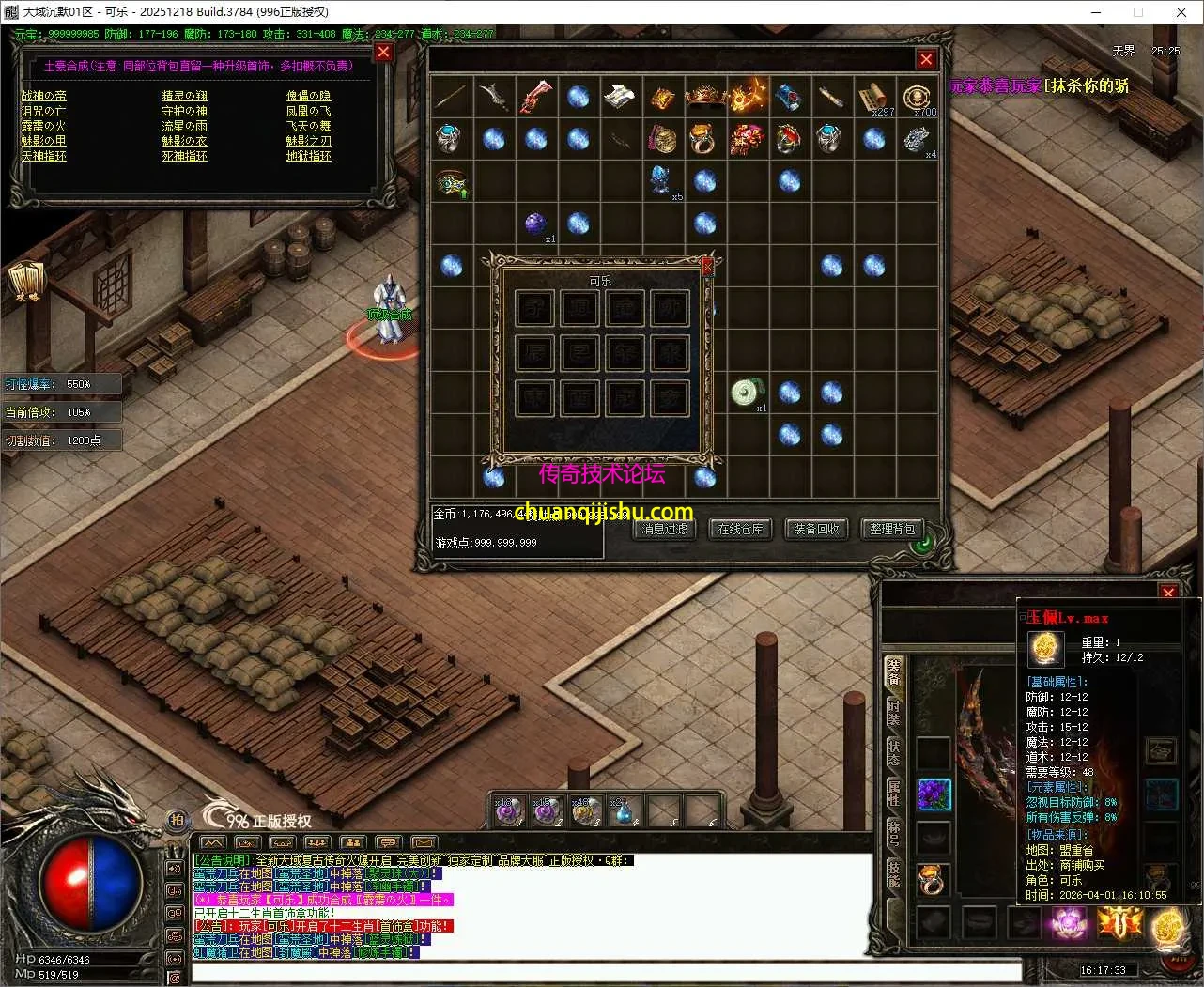Click the 装备回收 equipment recycle button

(x=816, y=529)
